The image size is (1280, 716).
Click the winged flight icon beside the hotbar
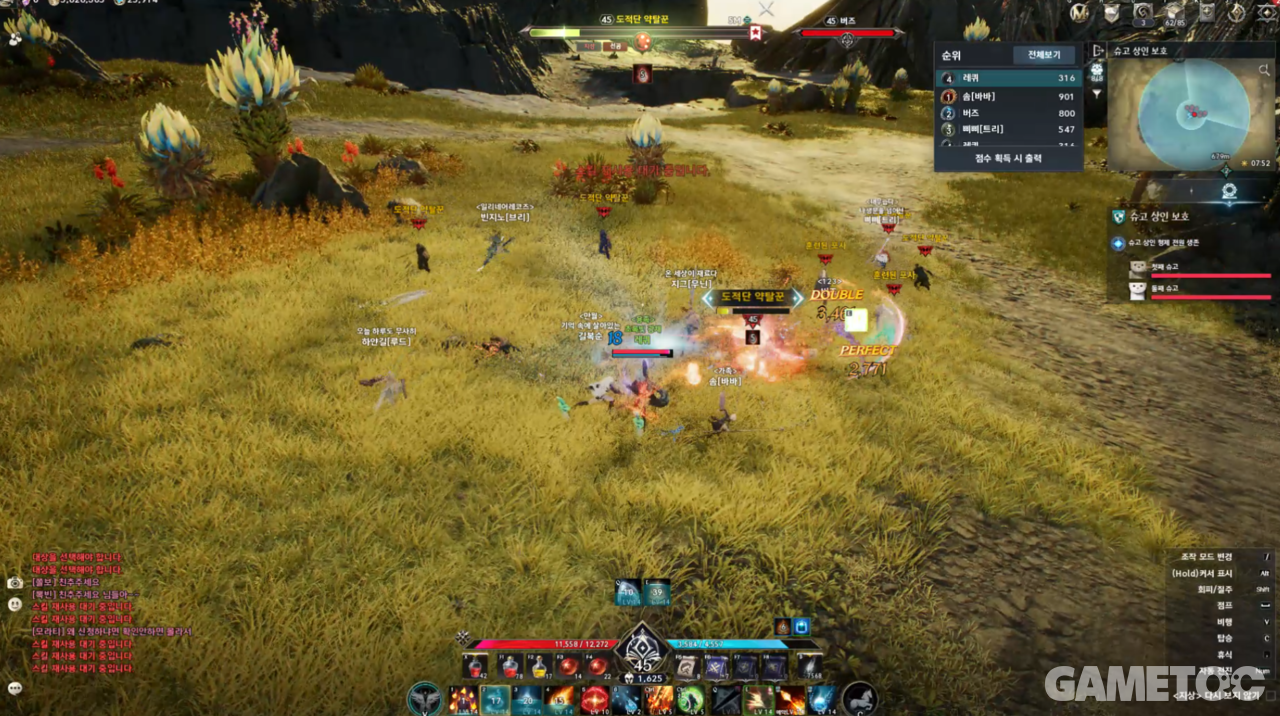[425, 699]
